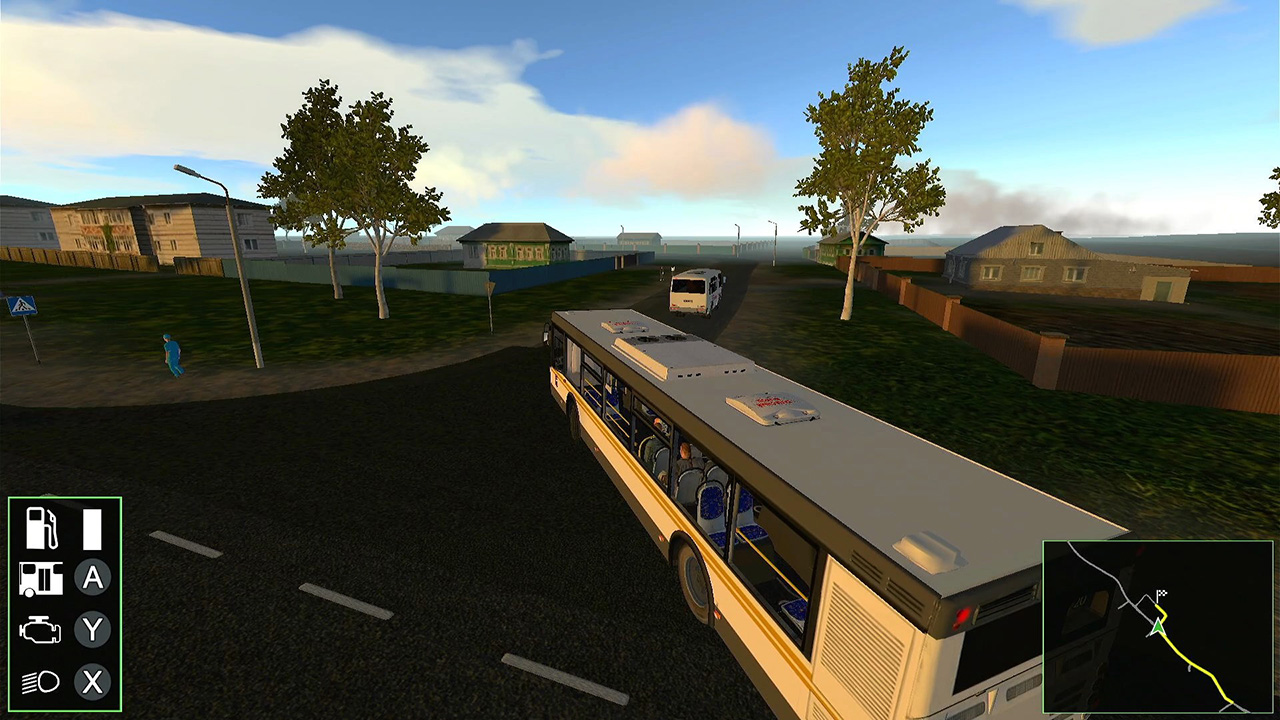Viewport: 1280px width, 720px height.
Task: Click the engine icon on the HUD panel
Action: 39,631
